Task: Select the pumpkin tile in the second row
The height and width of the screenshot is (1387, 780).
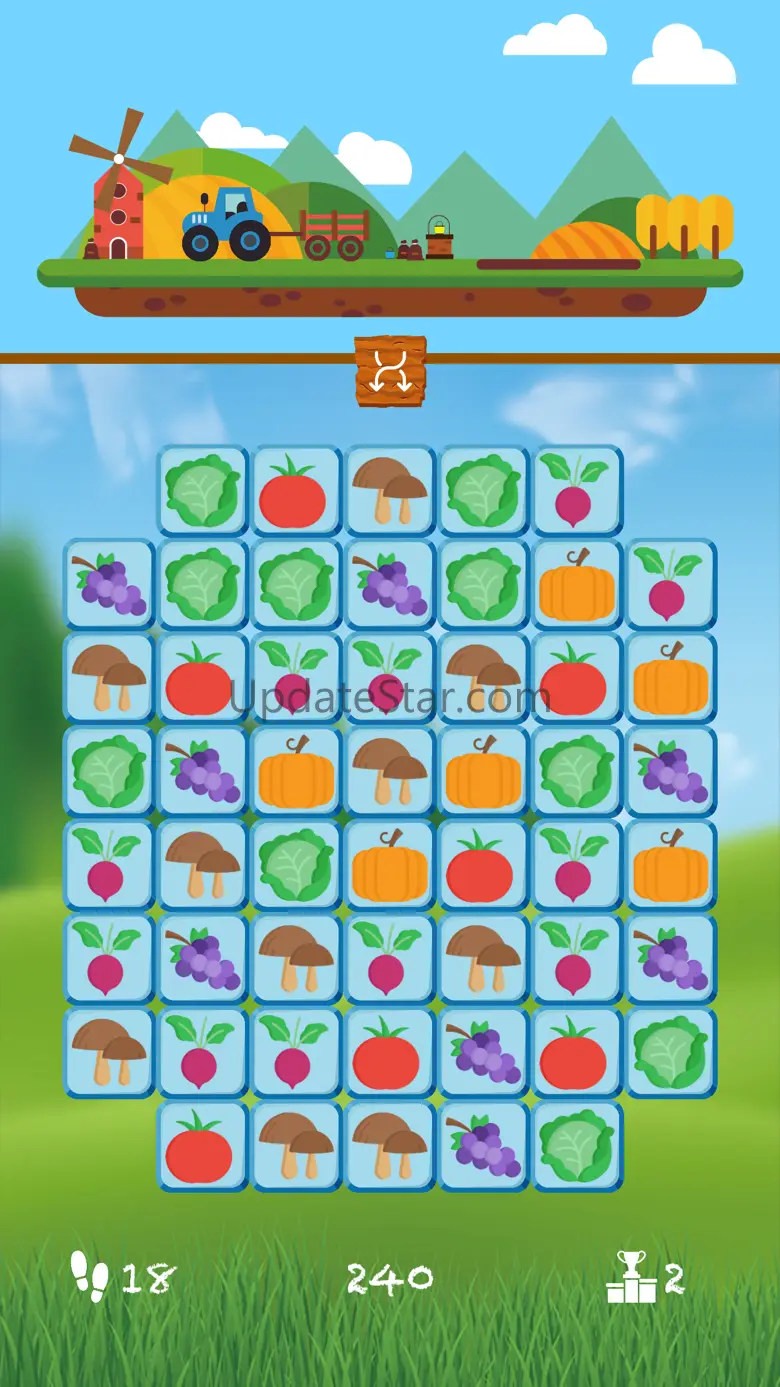Action: point(577,585)
